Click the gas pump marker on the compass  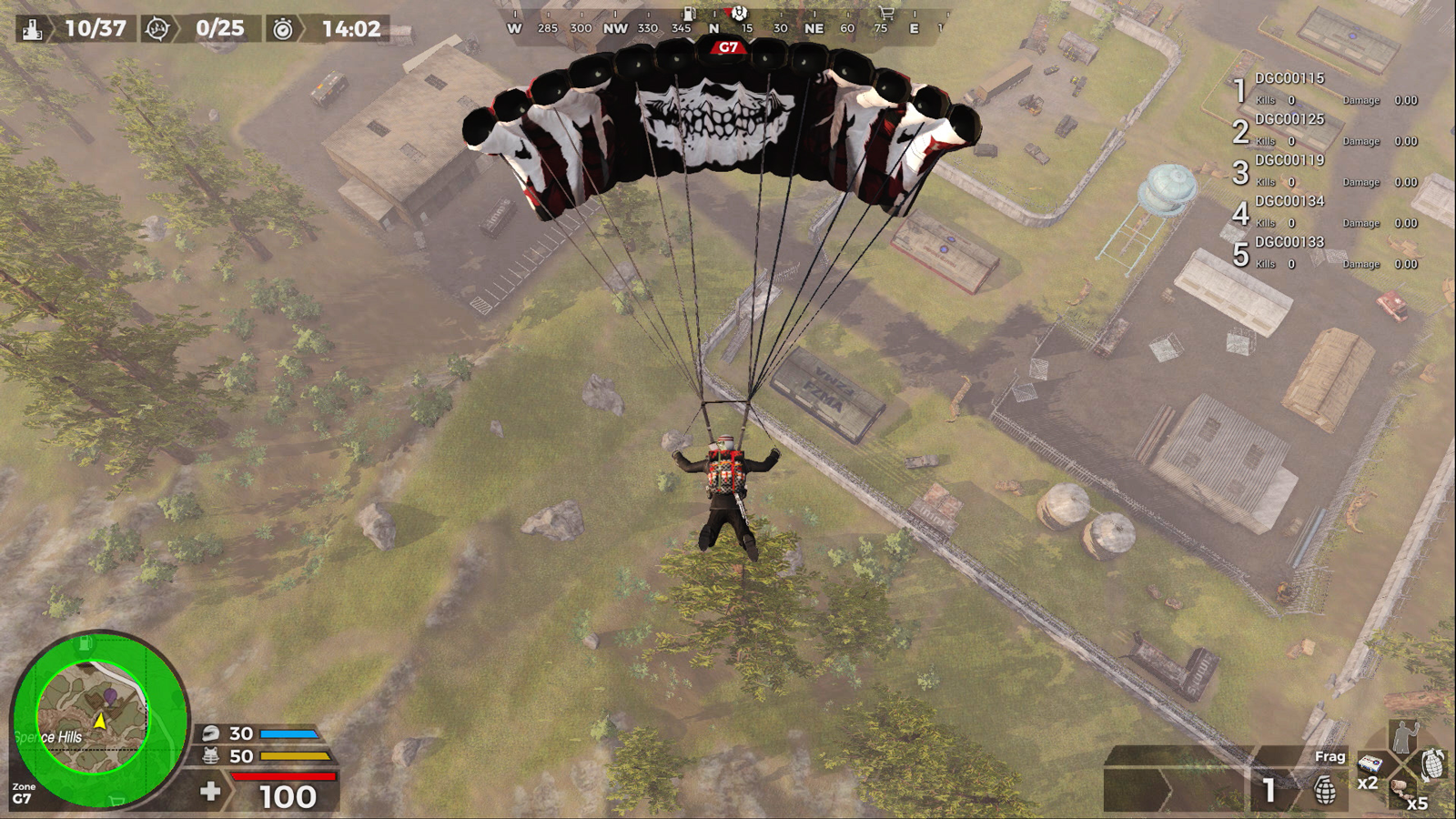(690, 13)
